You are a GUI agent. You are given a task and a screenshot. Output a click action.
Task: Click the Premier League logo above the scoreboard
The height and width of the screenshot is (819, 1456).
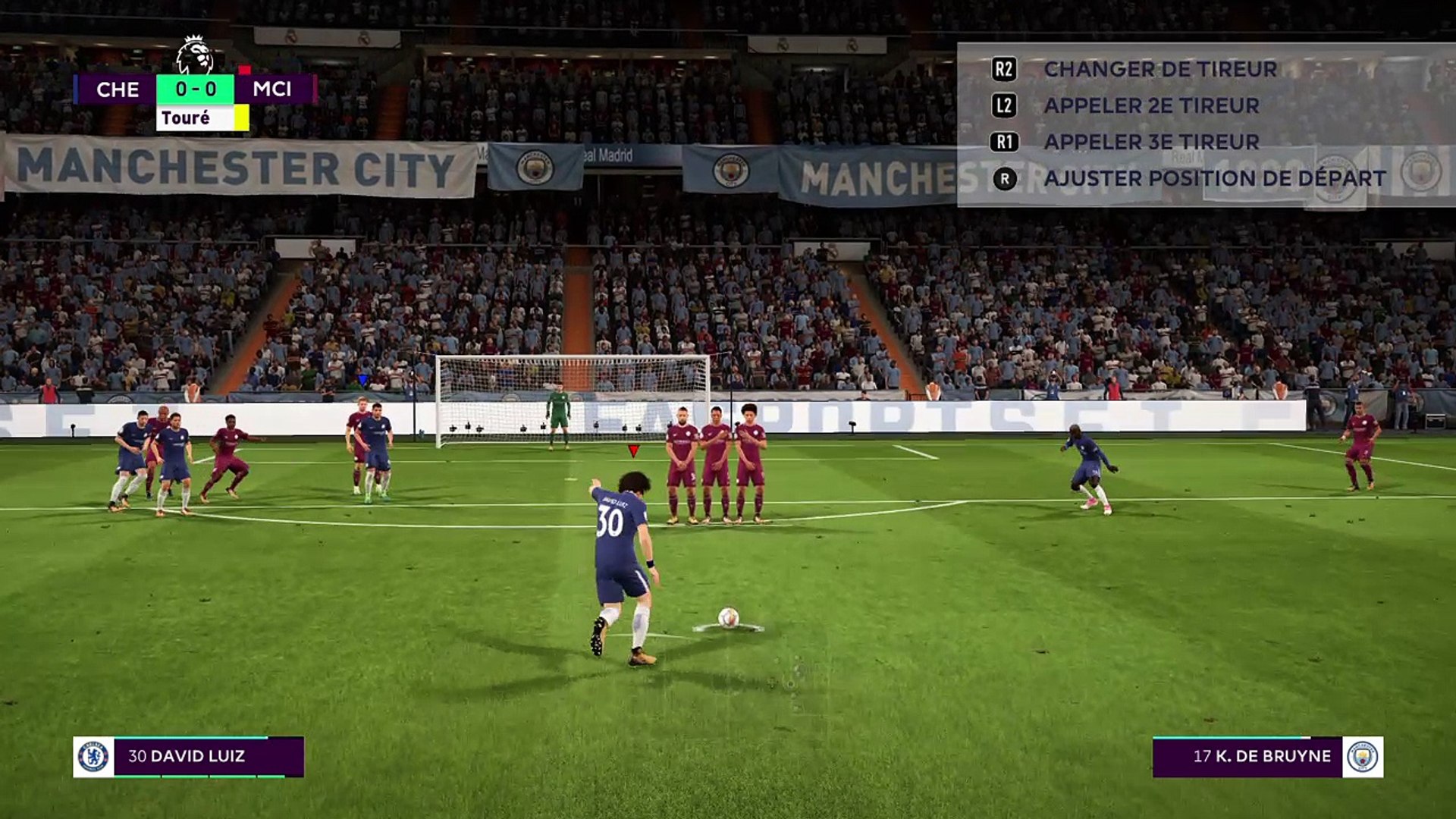[194, 55]
